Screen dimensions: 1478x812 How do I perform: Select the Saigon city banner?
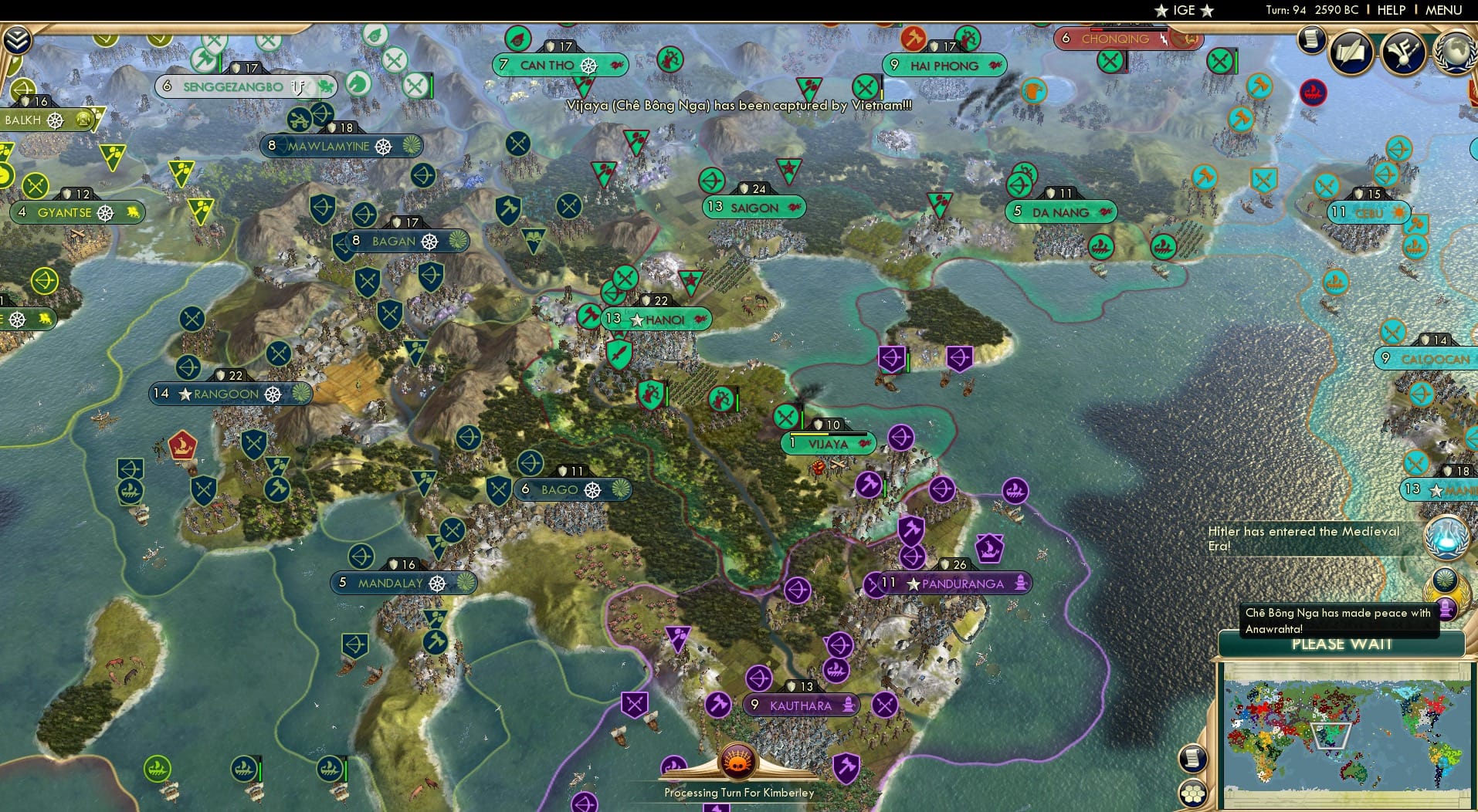click(x=753, y=208)
